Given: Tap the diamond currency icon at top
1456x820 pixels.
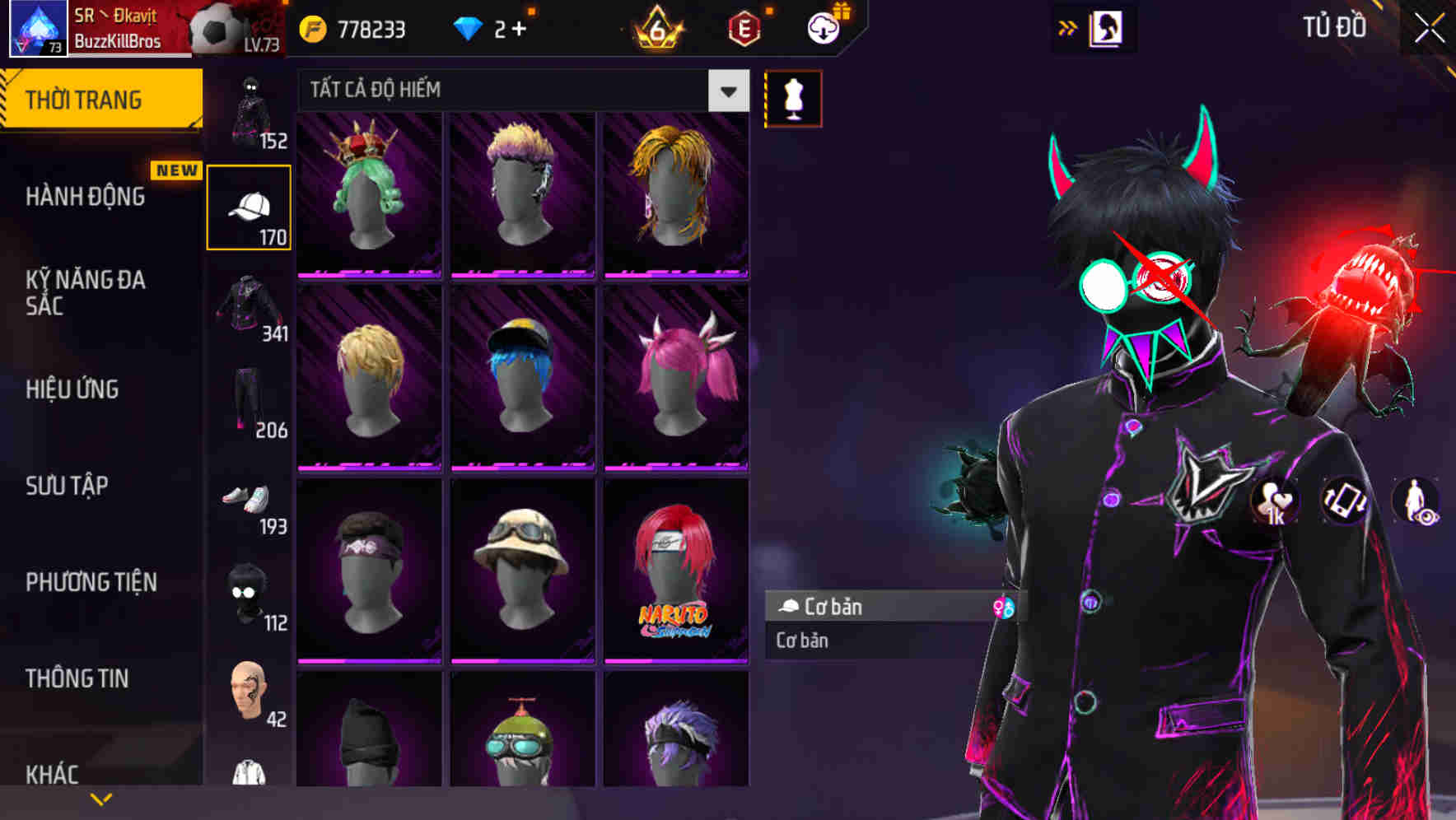Looking at the screenshot, I should click(469, 27).
